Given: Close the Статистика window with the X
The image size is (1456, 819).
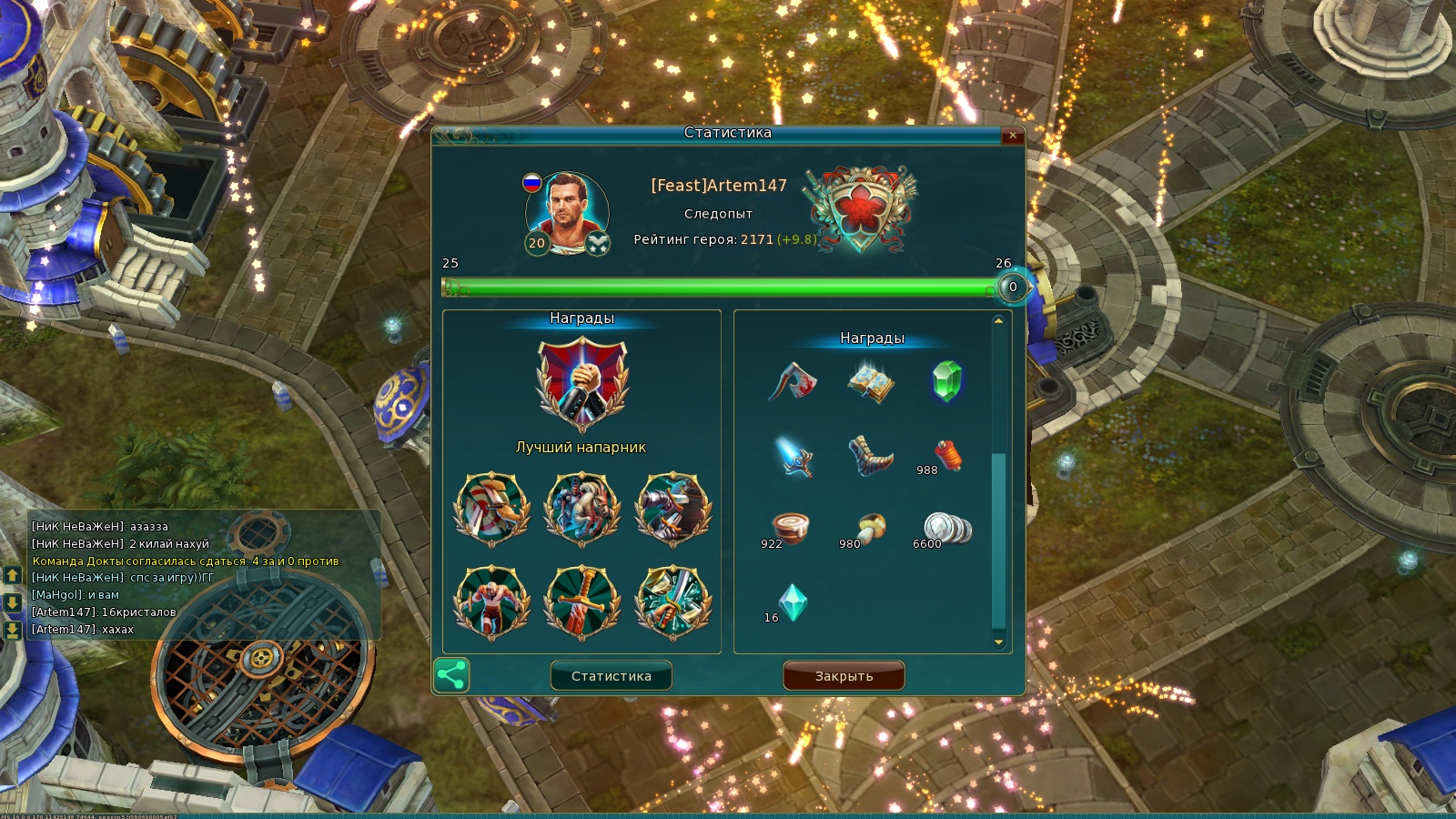Looking at the screenshot, I should click(1012, 136).
